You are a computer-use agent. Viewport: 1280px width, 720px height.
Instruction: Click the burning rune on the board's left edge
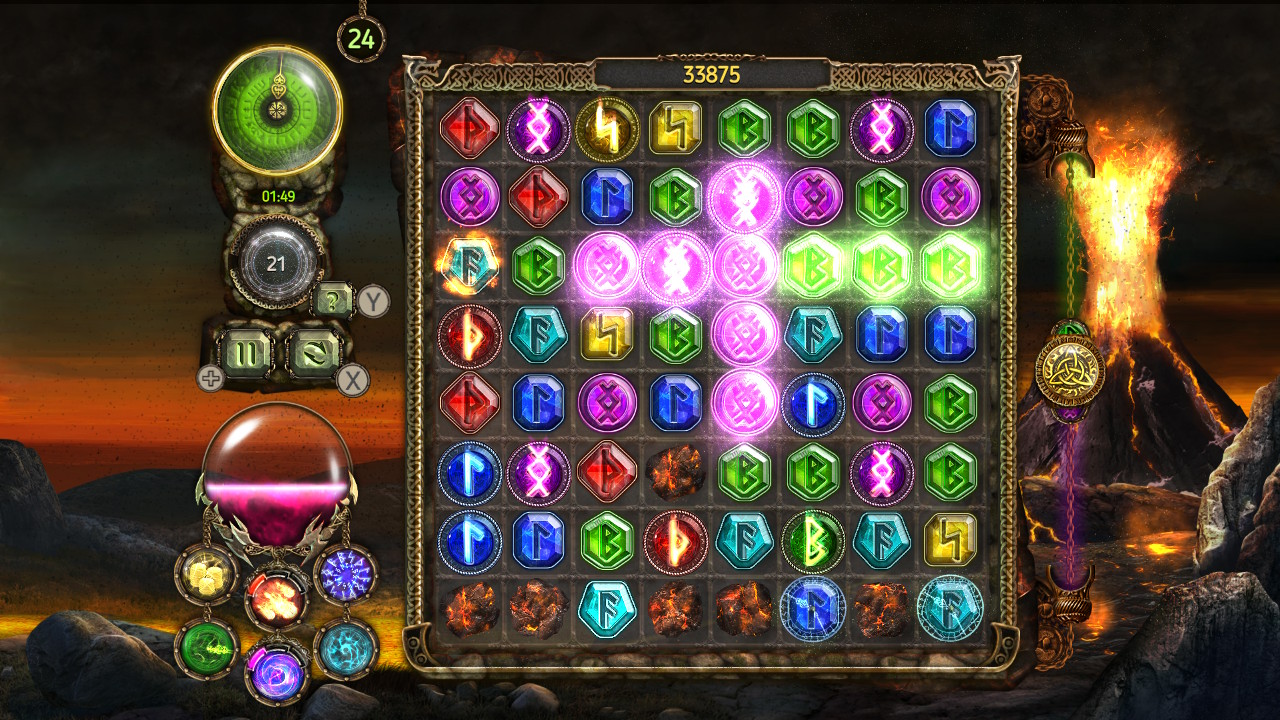(470, 265)
